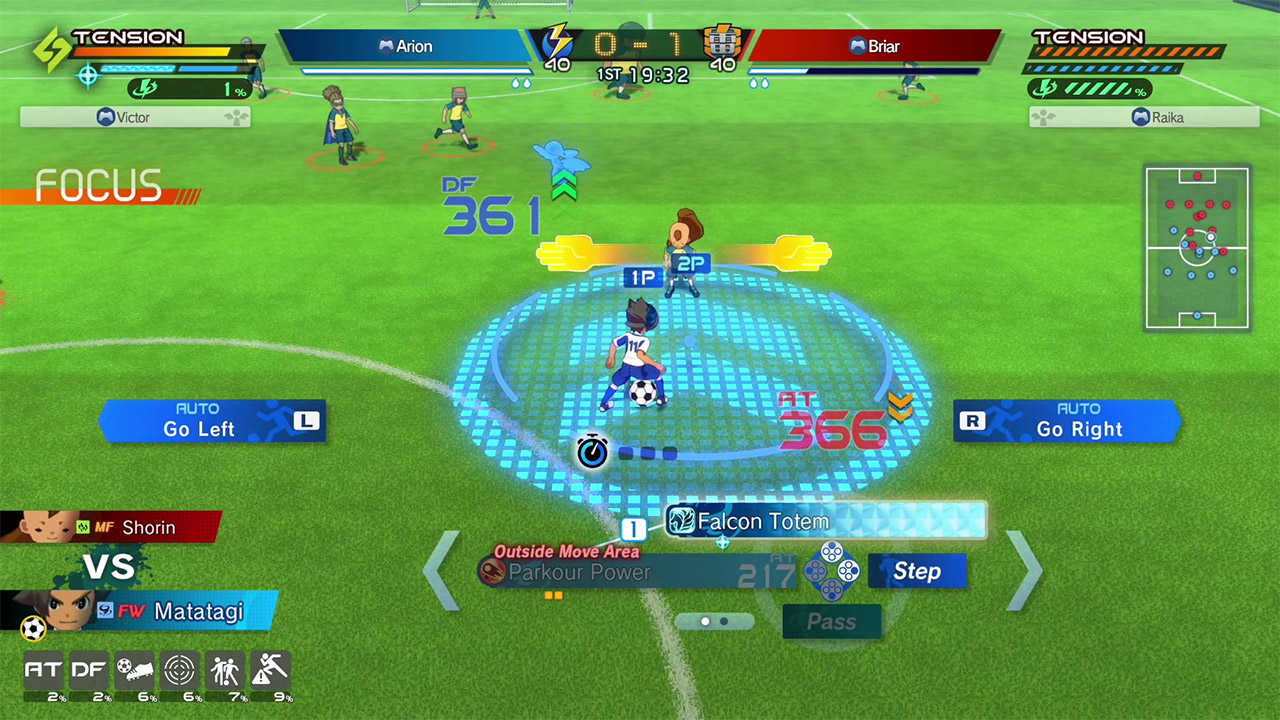Open the field minimap
The width and height of the screenshot is (1280, 720).
[x=1197, y=248]
